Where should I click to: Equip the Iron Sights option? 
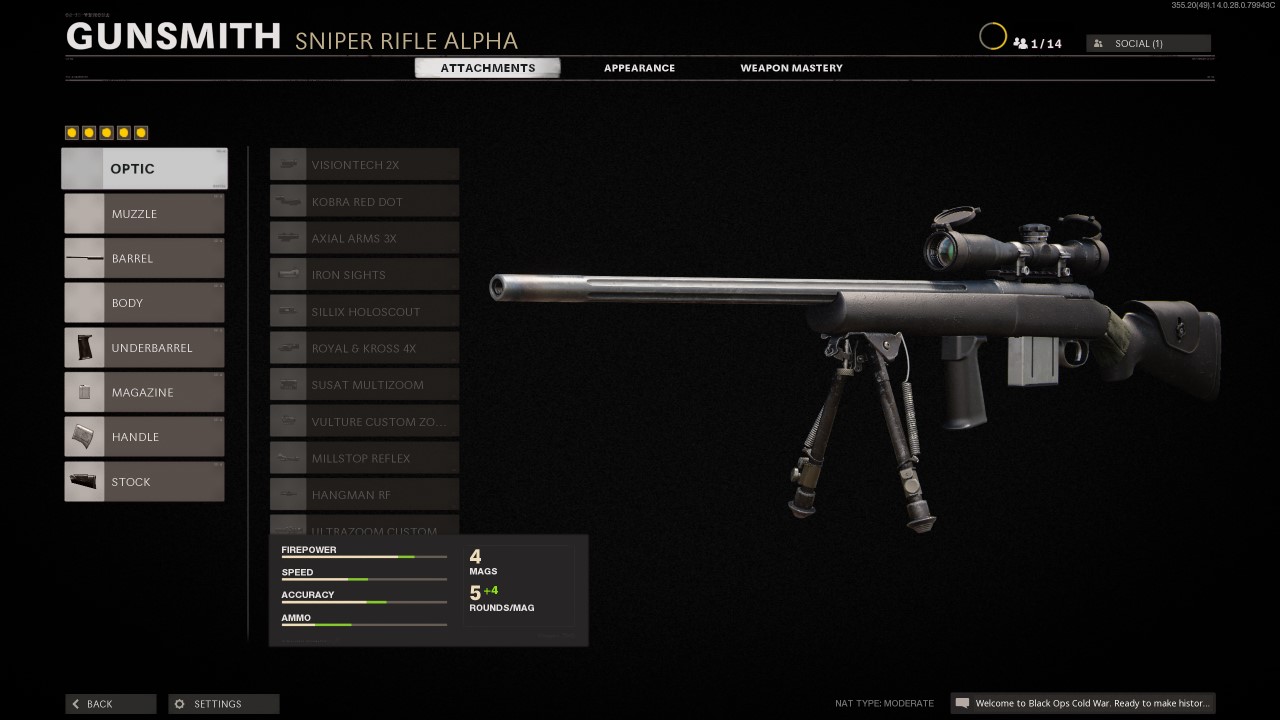365,275
